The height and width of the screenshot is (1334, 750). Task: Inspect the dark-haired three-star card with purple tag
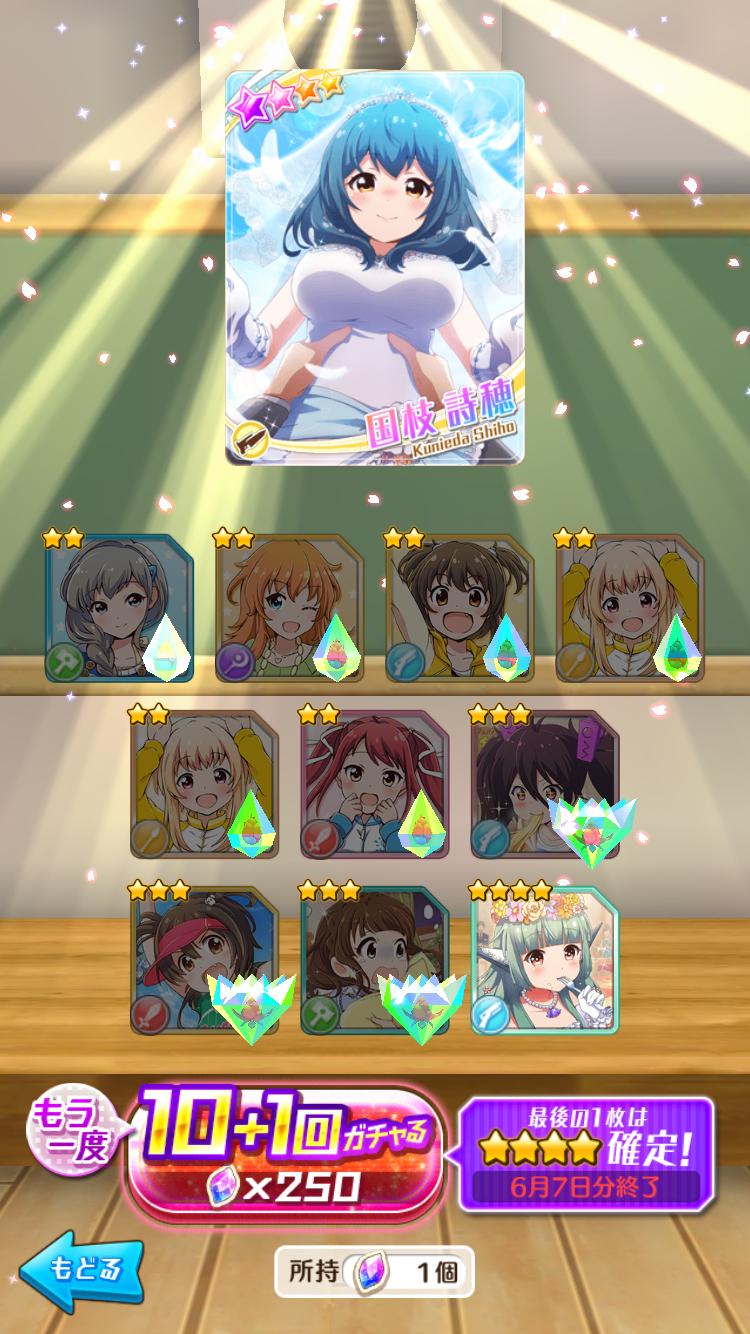(544, 784)
